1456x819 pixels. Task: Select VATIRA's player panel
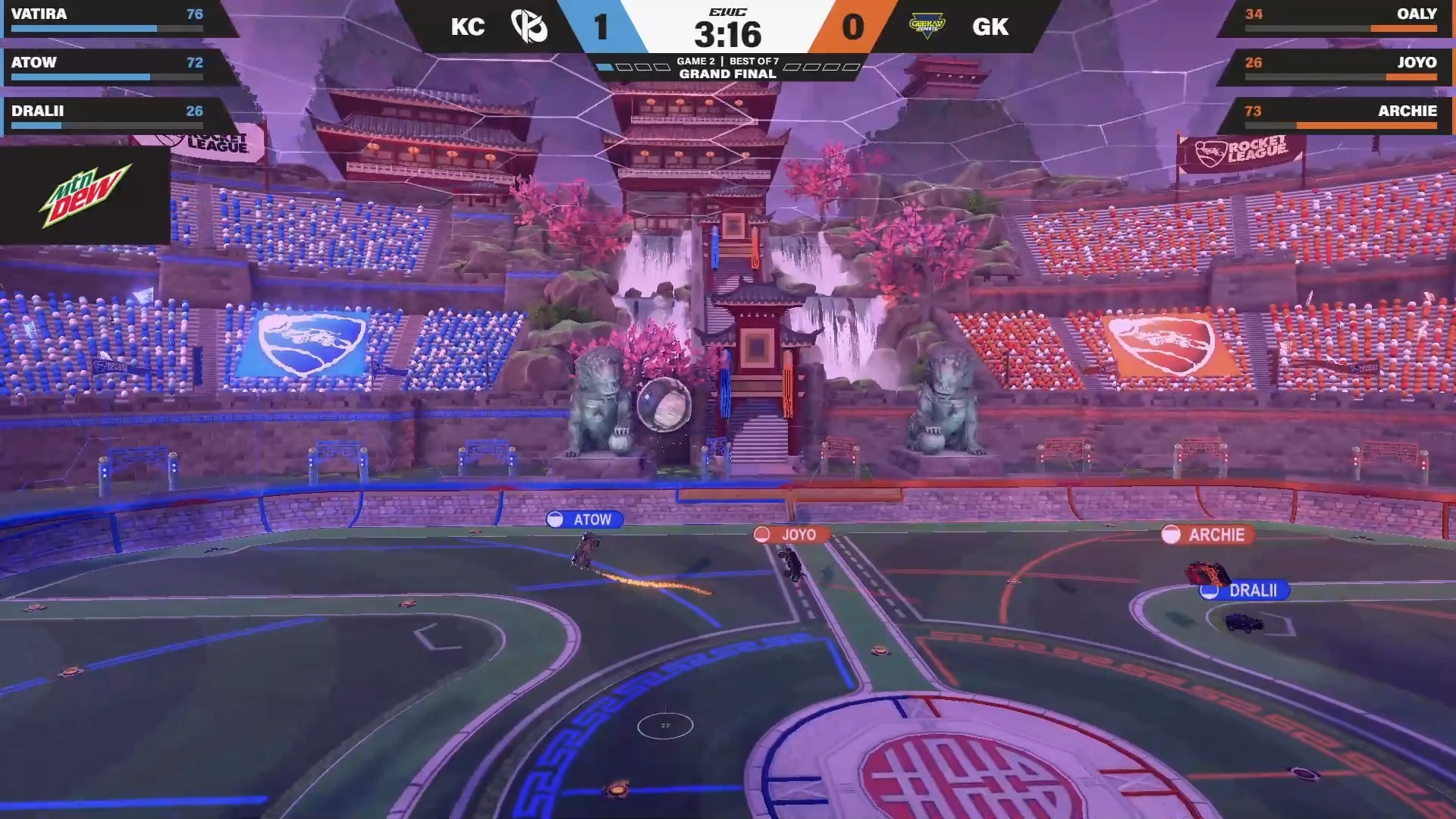tap(107, 18)
